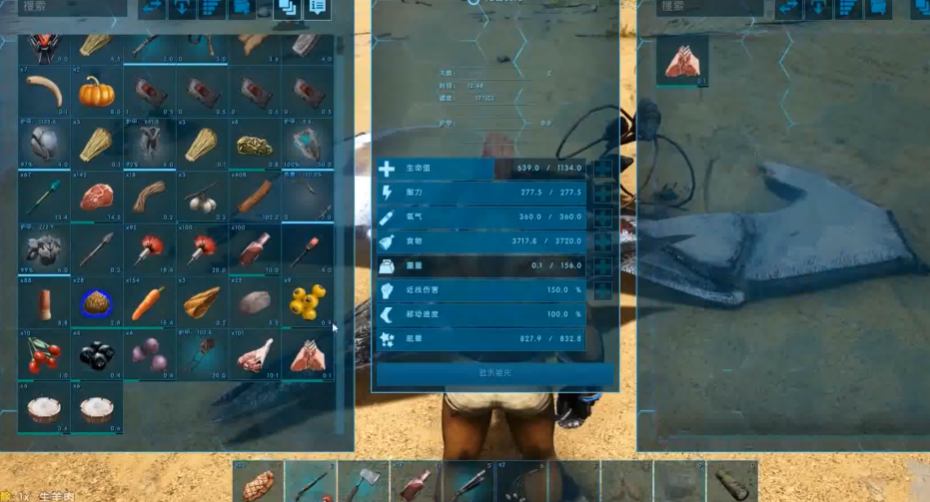
Task: Choose the yellow berries stack
Action: (306, 301)
